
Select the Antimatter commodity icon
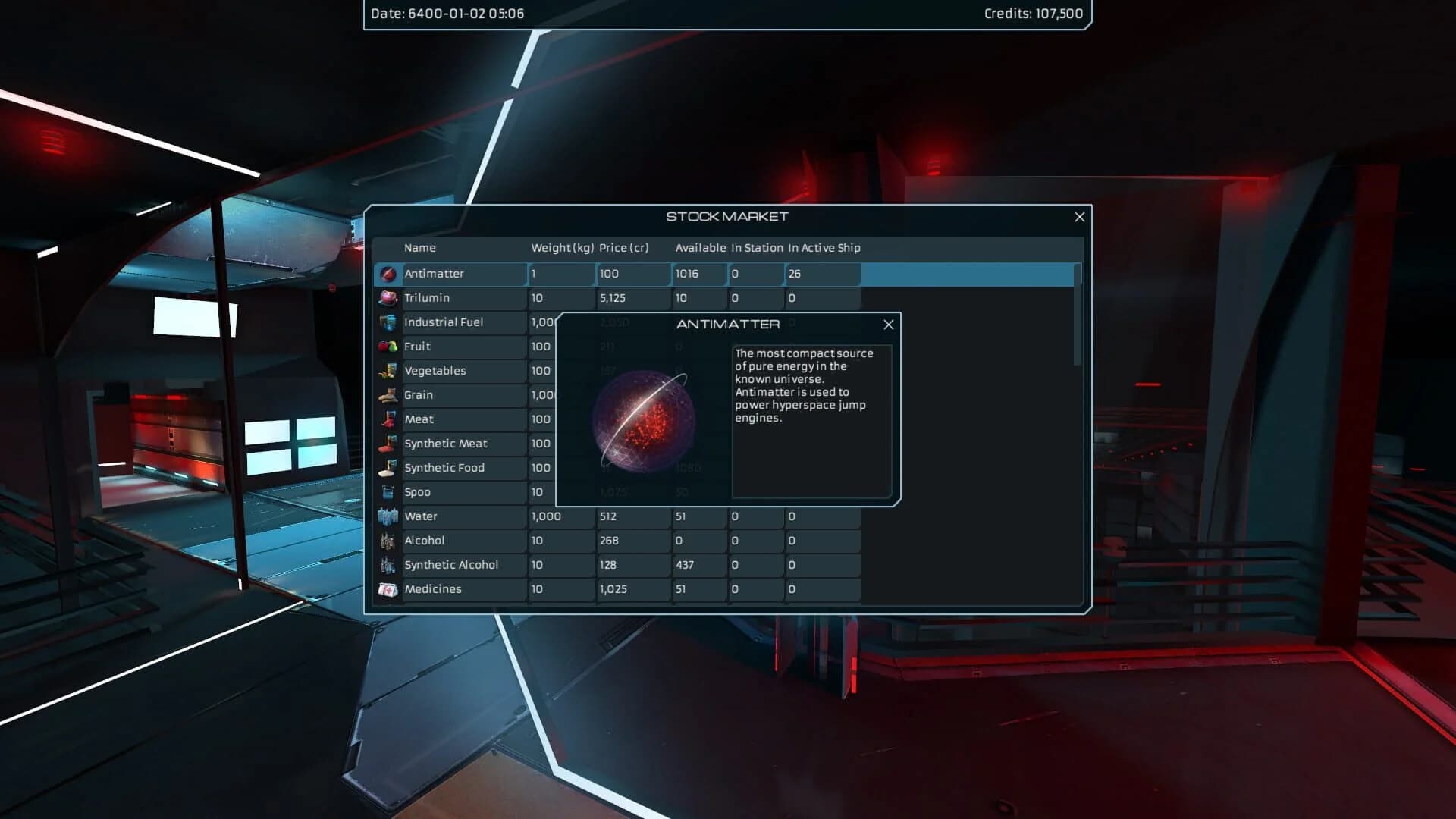388,274
